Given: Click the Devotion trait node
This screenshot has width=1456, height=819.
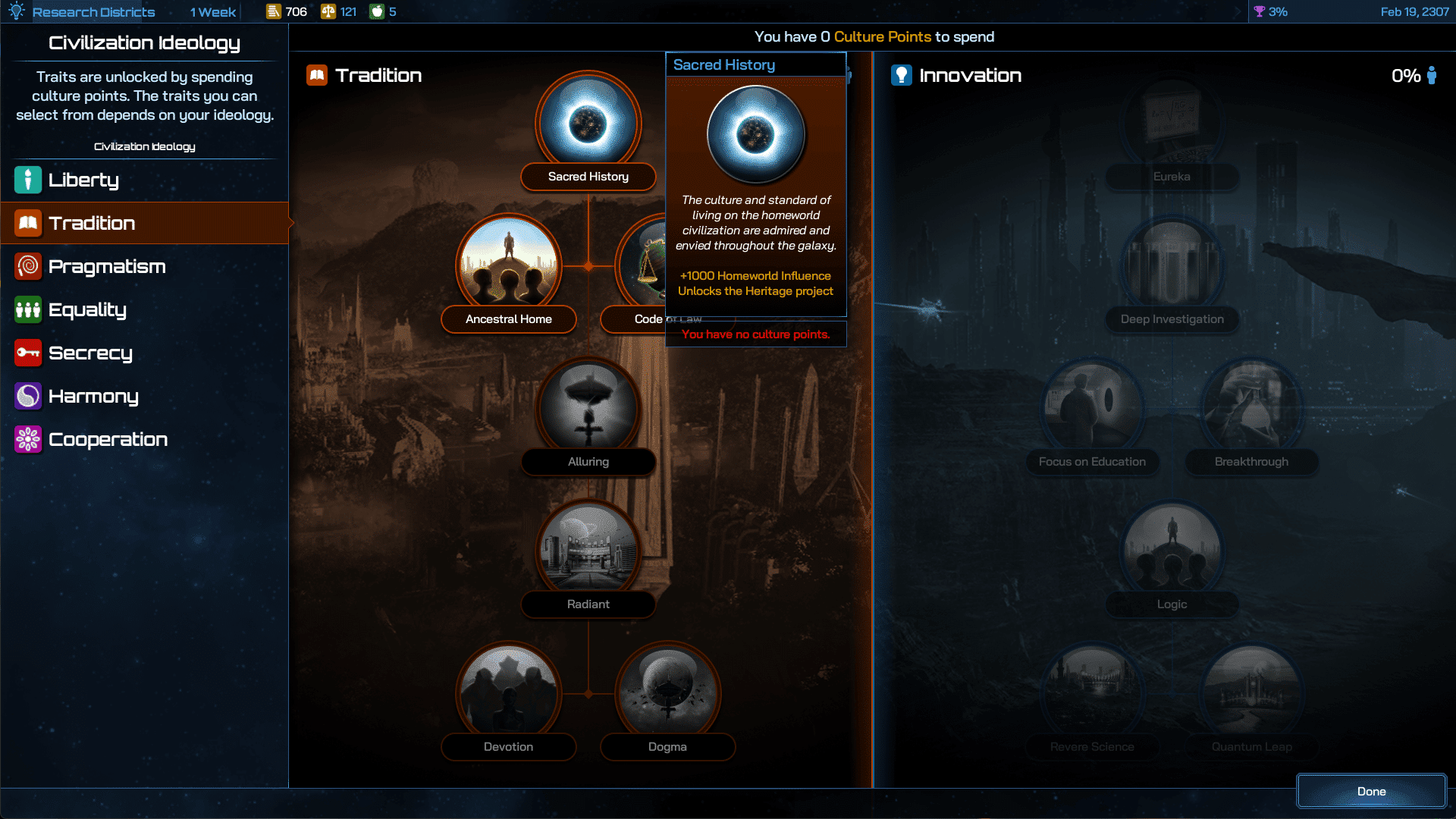Looking at the screenshot, I should click(x=508, y=691).
